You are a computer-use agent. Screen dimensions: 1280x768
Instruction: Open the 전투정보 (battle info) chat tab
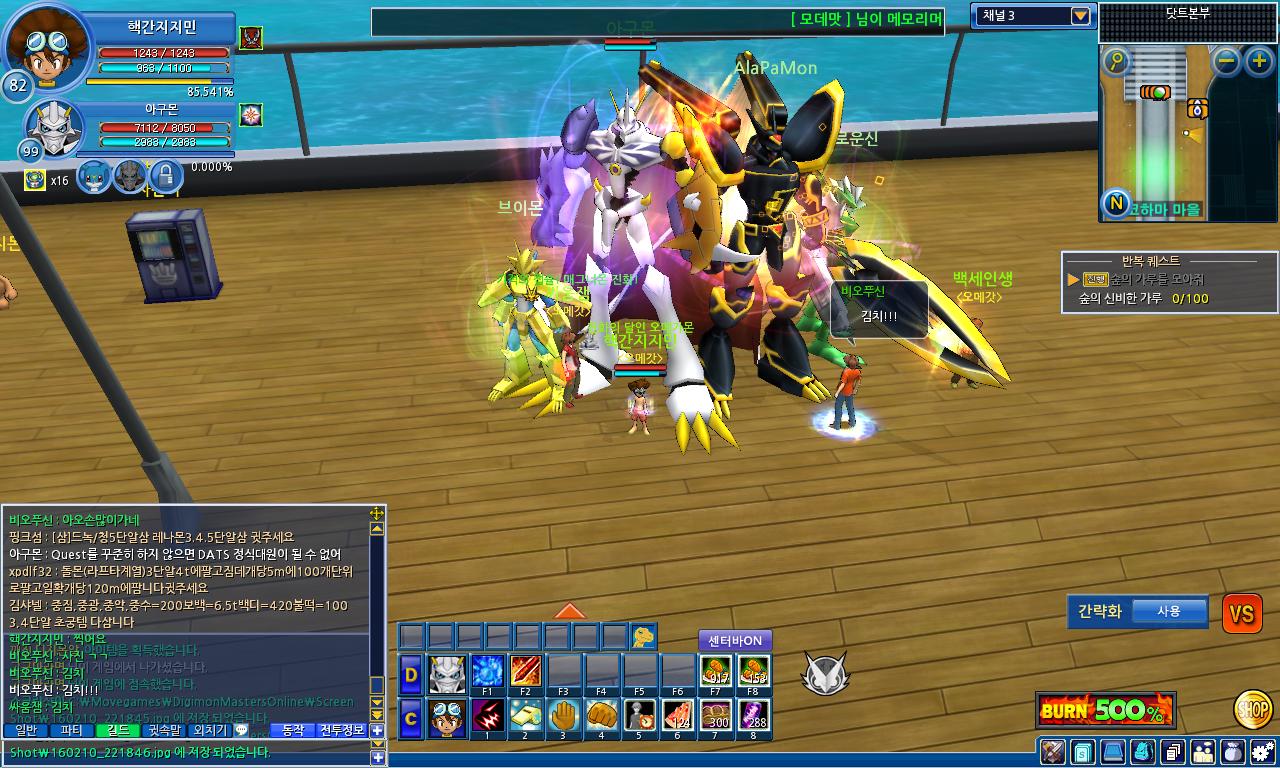tap(342, 731)
